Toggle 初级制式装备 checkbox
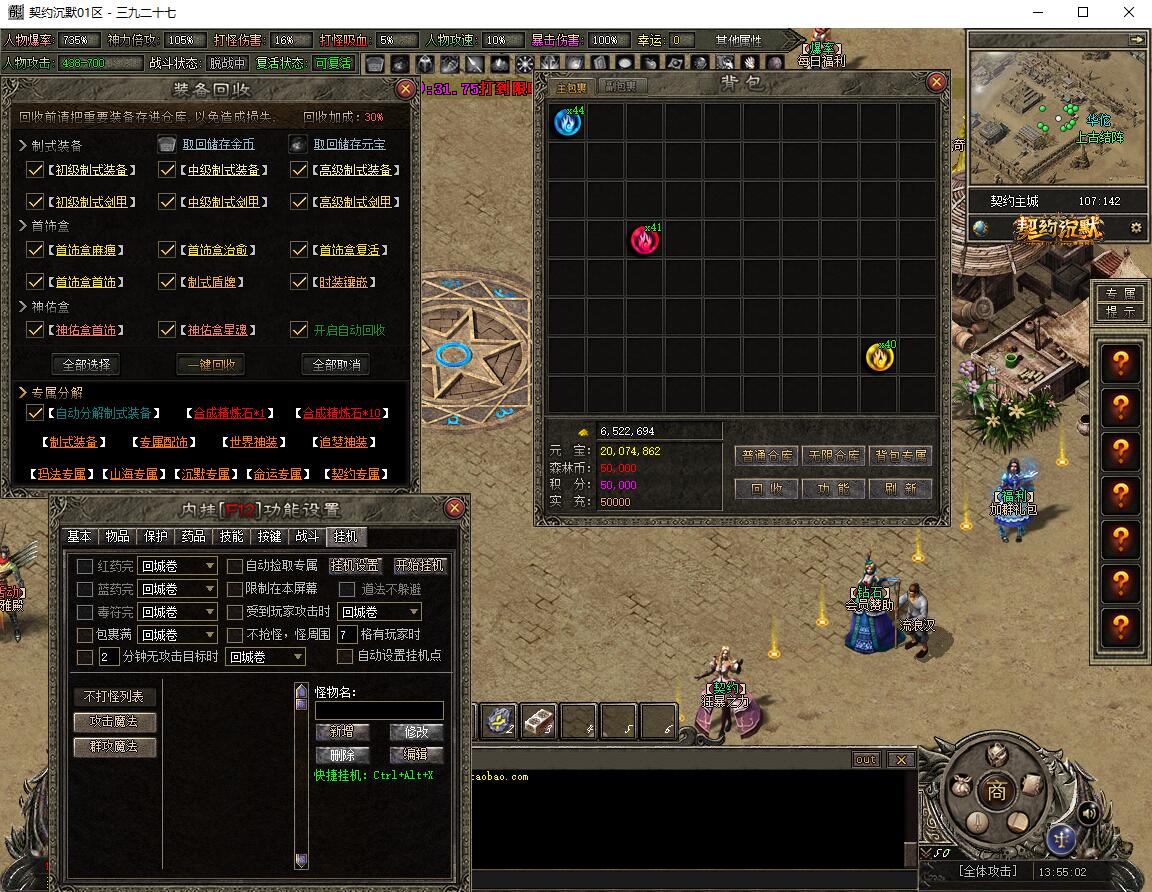Image resolution: width=1152 pixels, height=892 pixels. point(35,171)
